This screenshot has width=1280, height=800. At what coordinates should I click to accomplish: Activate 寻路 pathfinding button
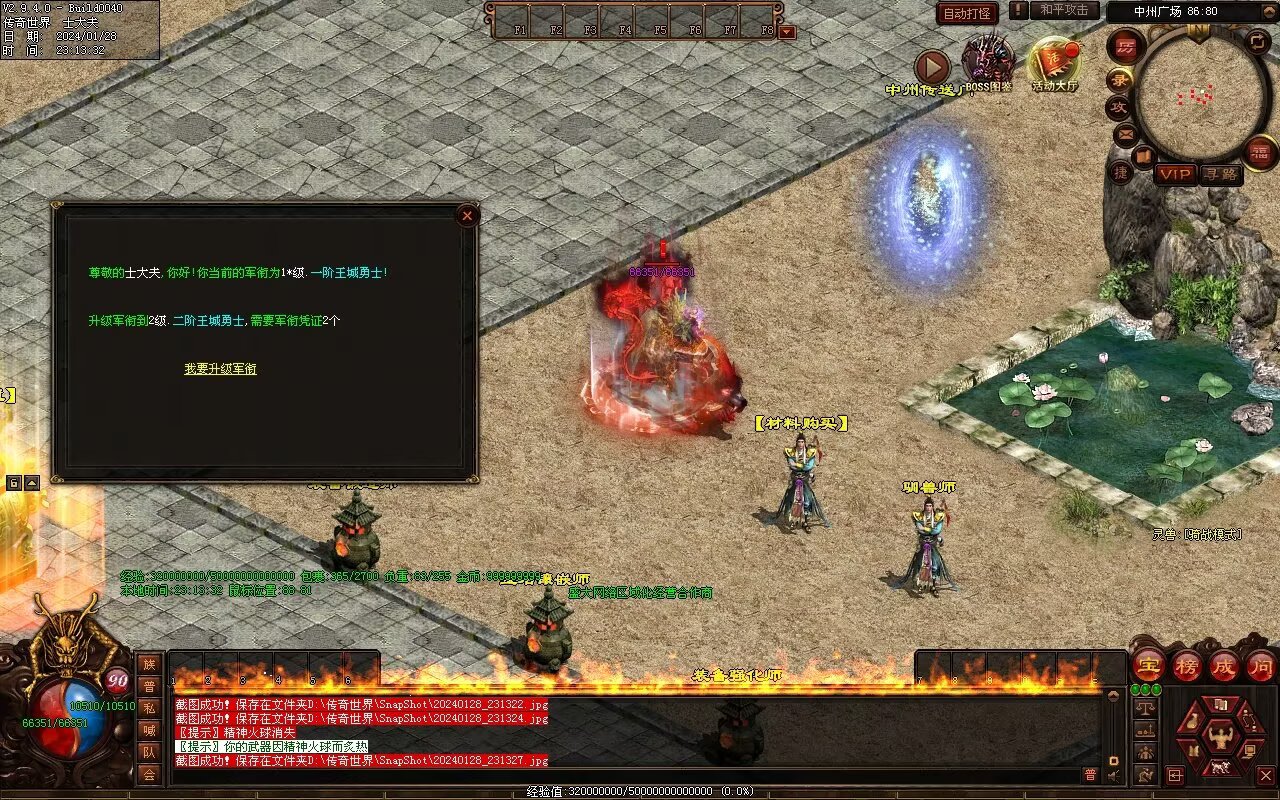coord(1220,174)
